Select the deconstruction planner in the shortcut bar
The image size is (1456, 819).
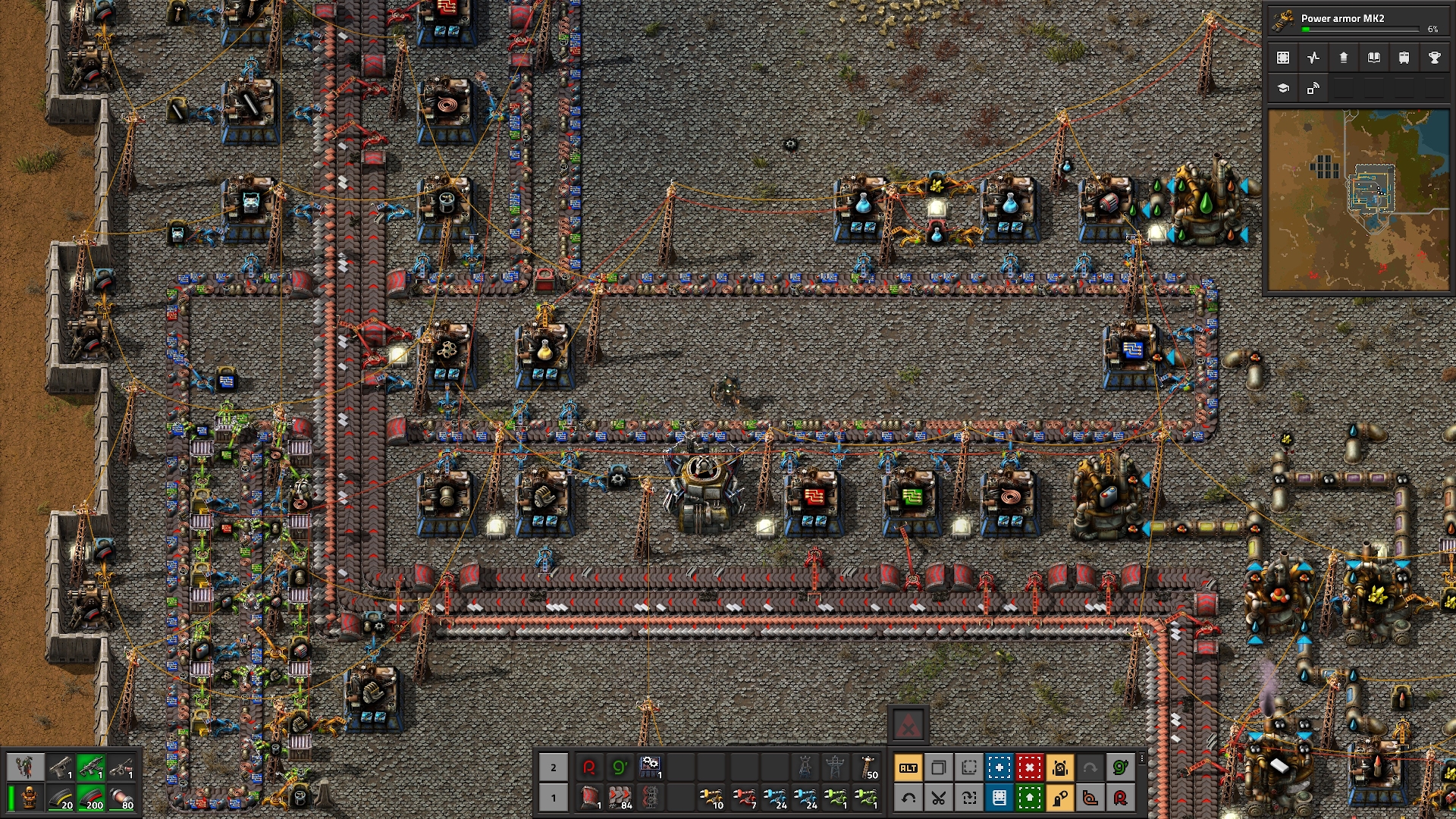point(1030,768)
